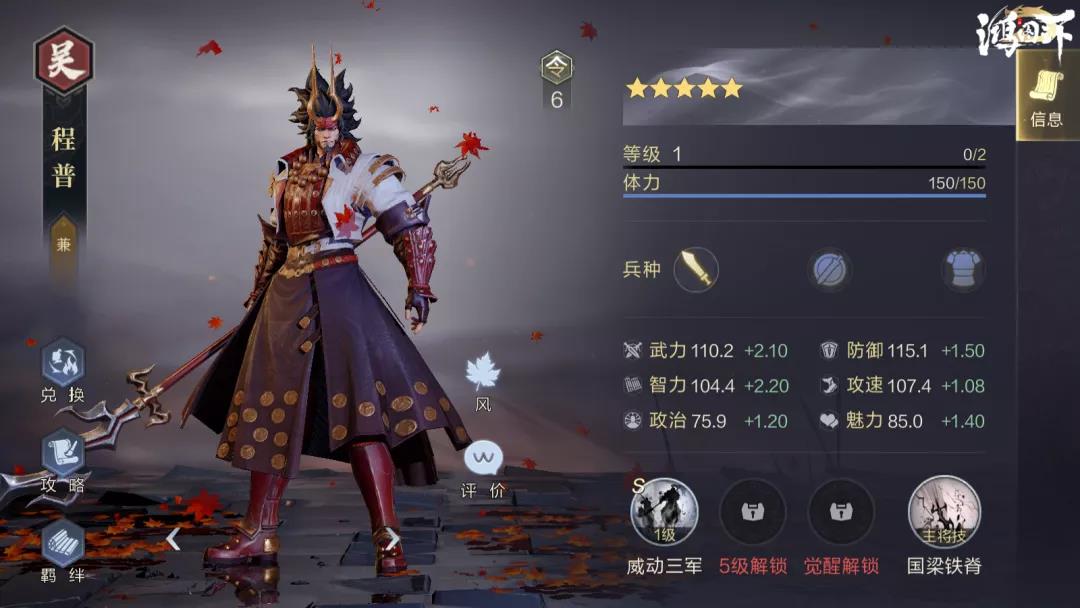View the 威动三军 skill
Viewport: 1080px width, 608px height.
(x=664, y=512)
